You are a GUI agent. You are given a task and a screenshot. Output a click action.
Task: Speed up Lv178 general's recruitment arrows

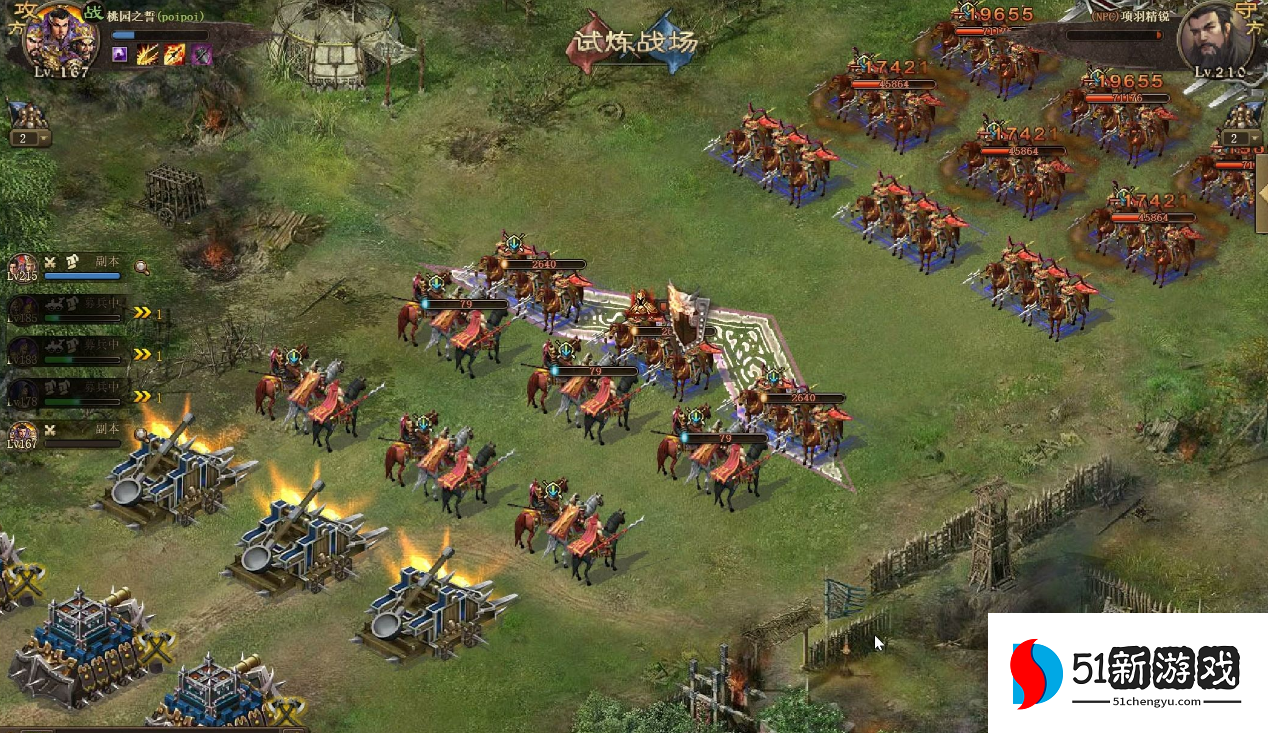coord(143,397)
